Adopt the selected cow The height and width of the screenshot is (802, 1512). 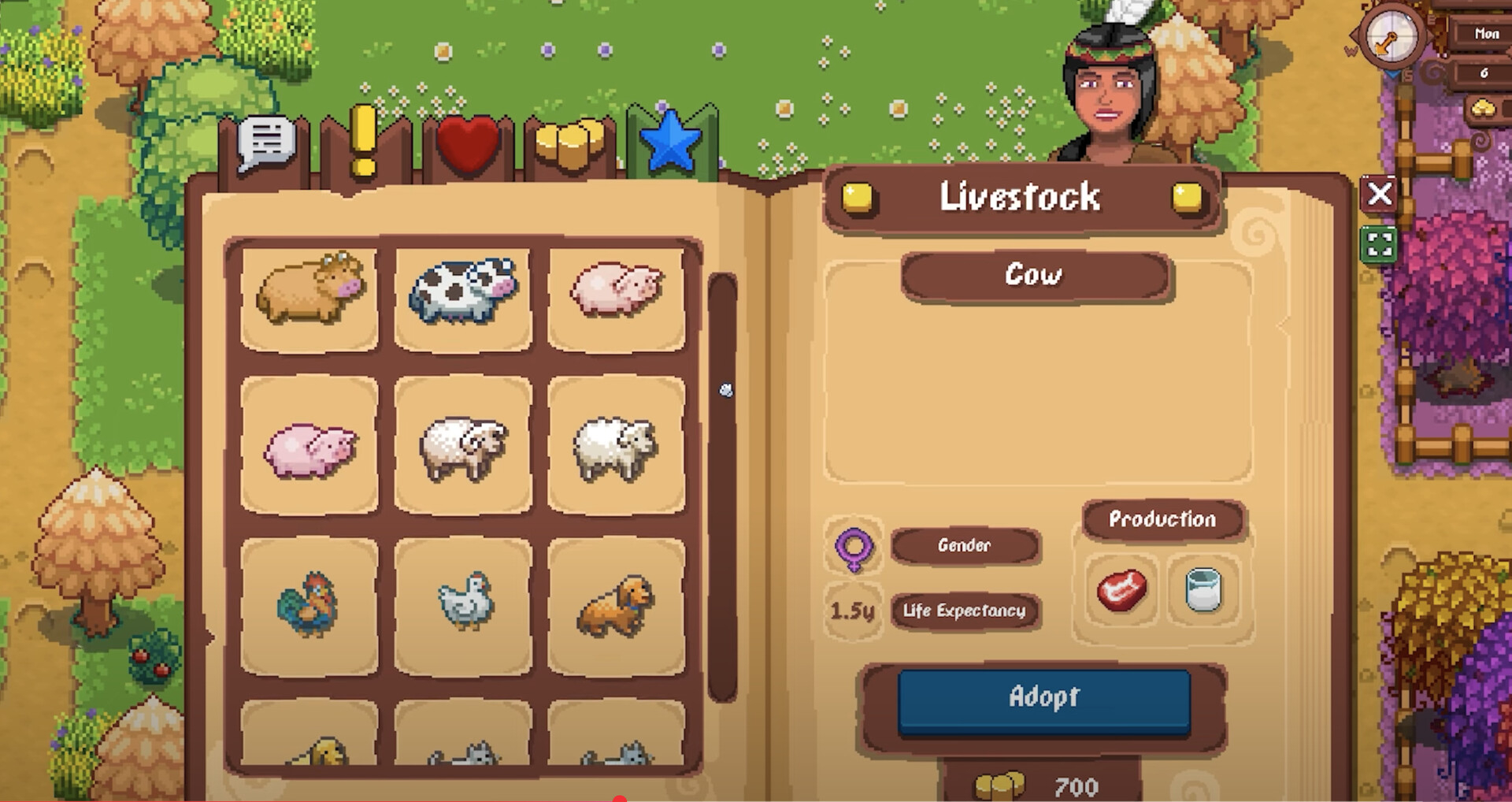click(x=1043, y=699)
